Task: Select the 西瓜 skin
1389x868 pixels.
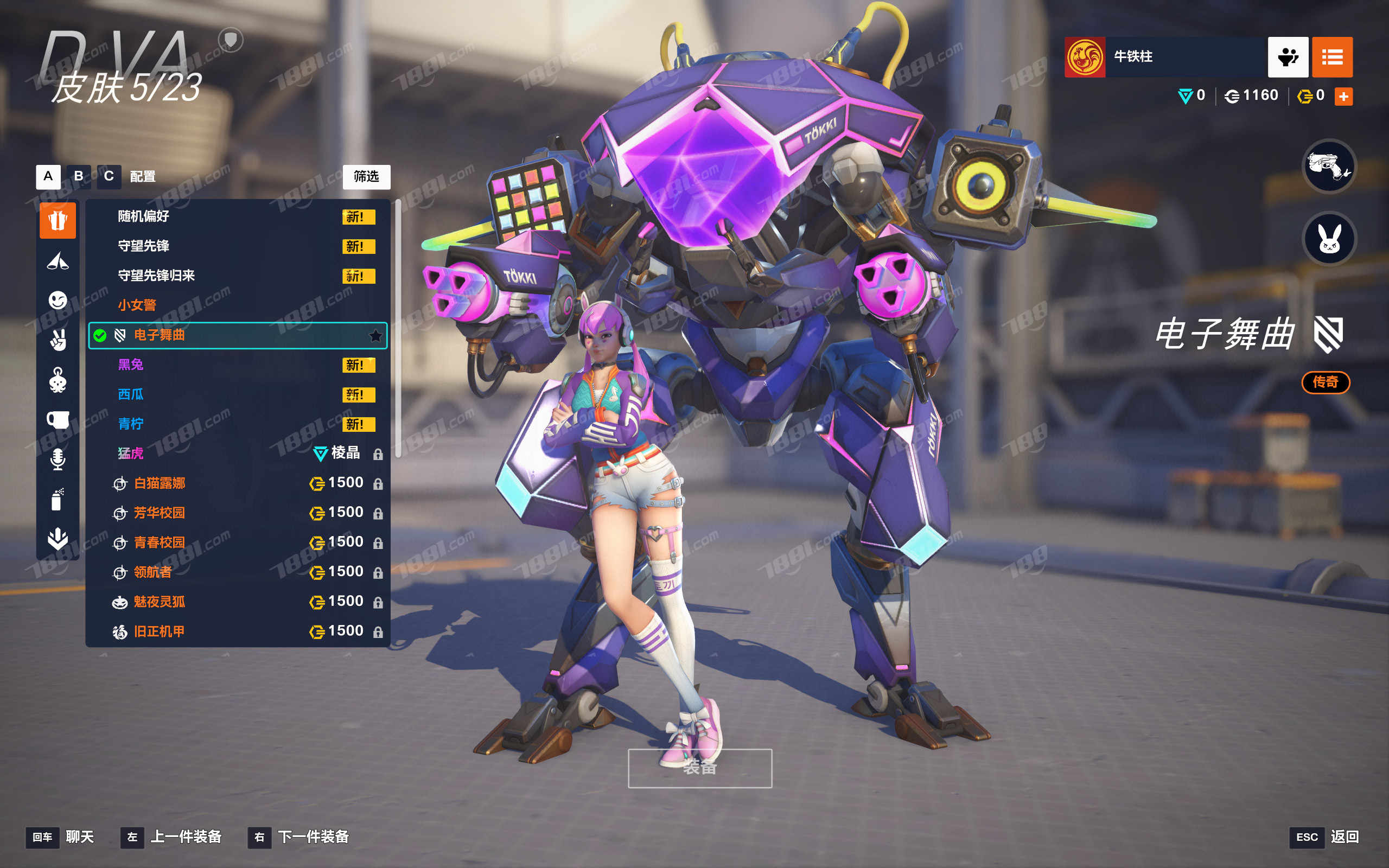Action: [131, 394]
